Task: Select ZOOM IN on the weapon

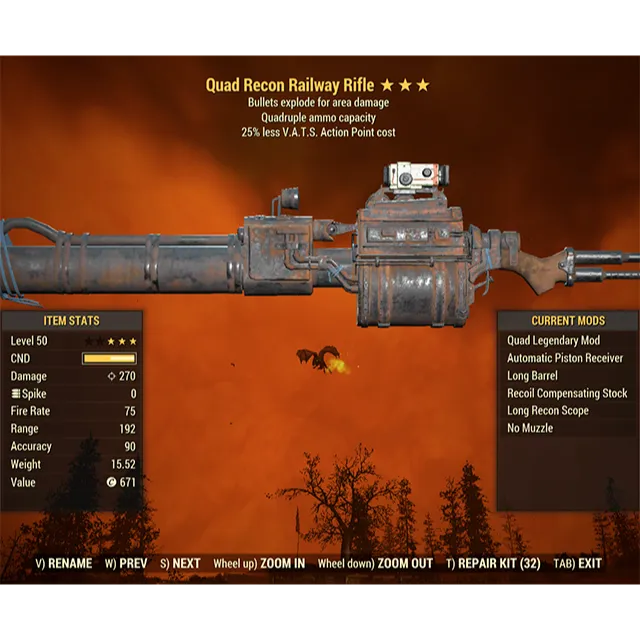Action: [x=259, y=564]
